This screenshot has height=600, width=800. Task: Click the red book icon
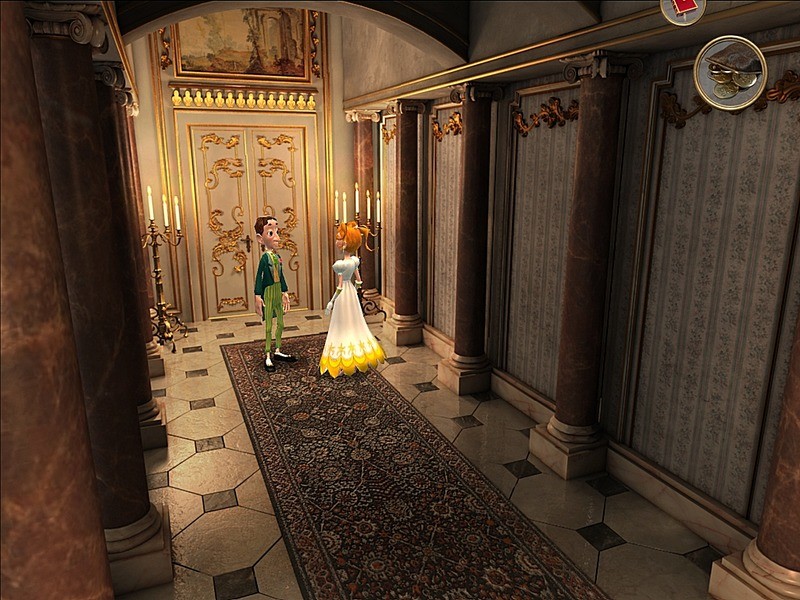(683, 8)
